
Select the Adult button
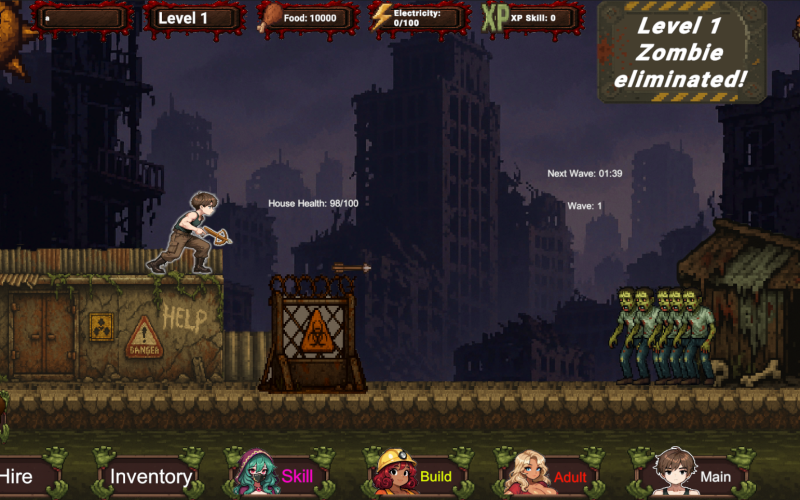pos(556,476)
